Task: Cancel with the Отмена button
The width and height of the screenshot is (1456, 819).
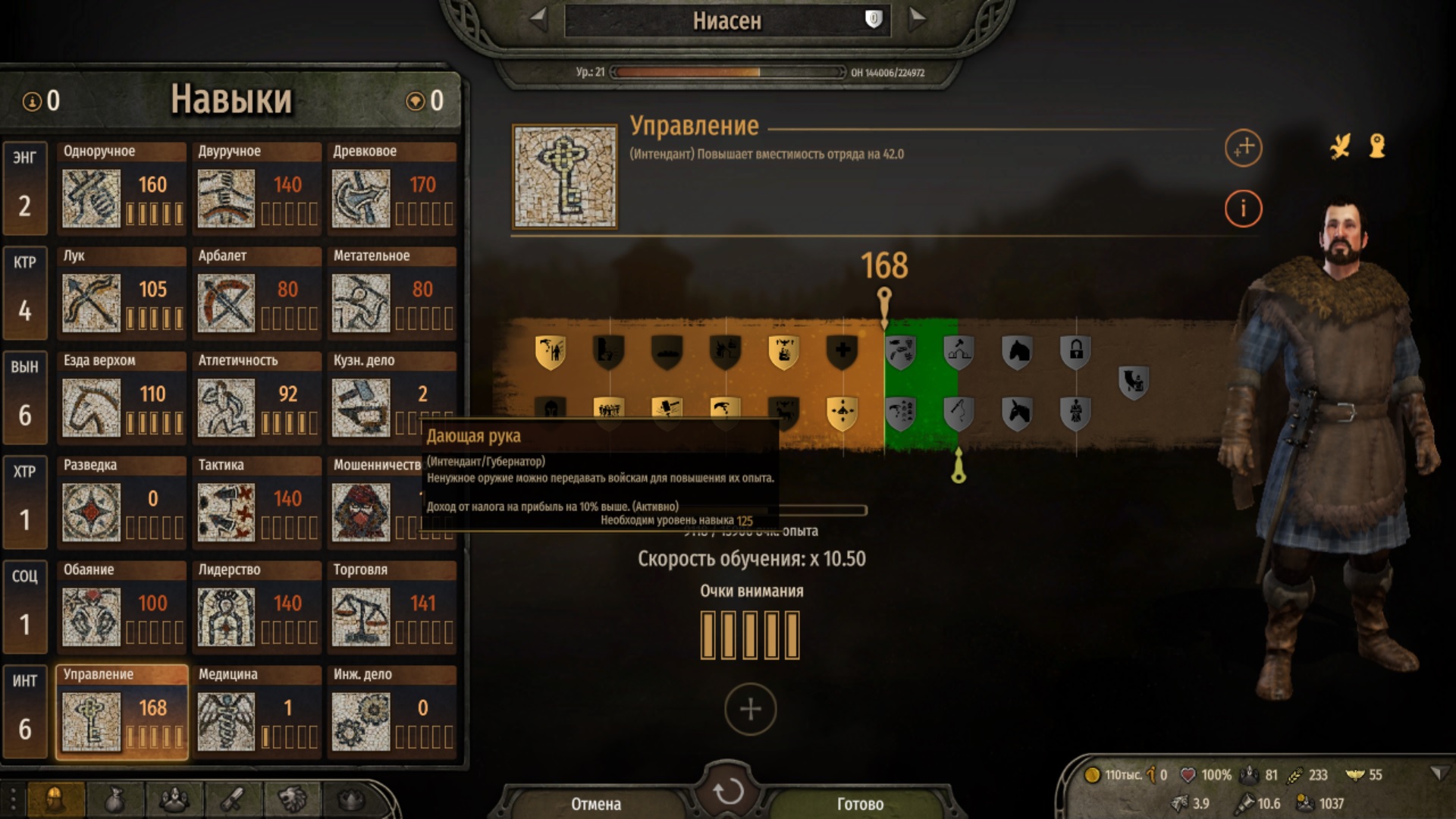Action: [596, 804]
